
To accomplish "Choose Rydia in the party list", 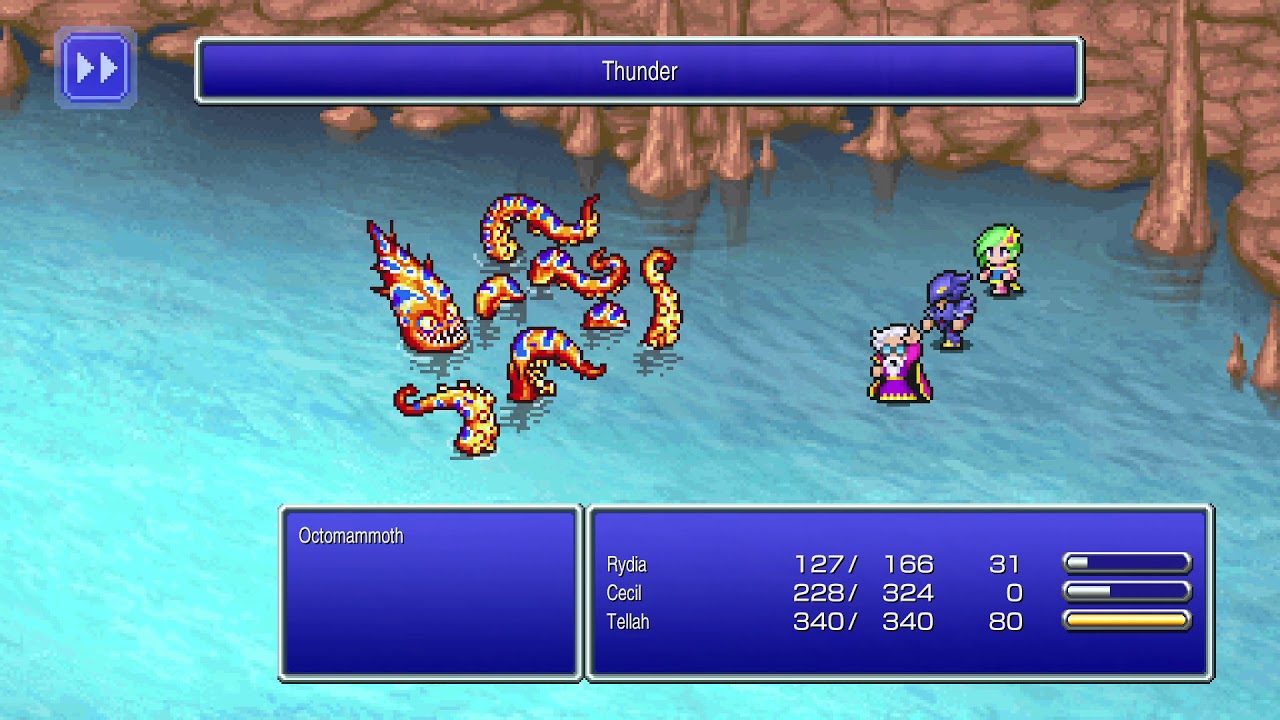I will [627, 564].
